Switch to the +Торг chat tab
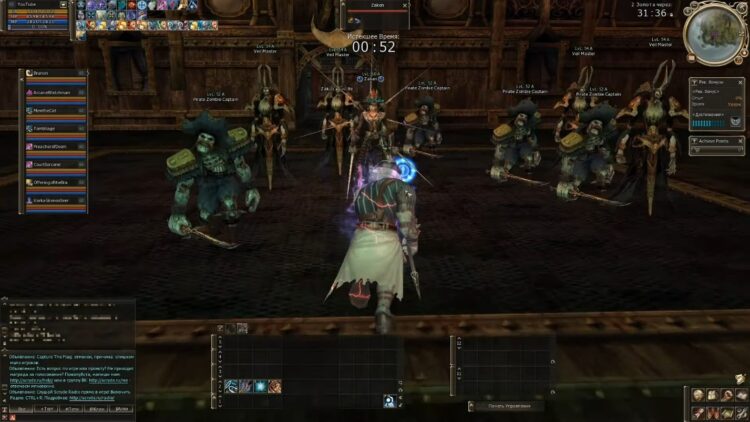Screen dimensions: 750x422 pos(46,409)
